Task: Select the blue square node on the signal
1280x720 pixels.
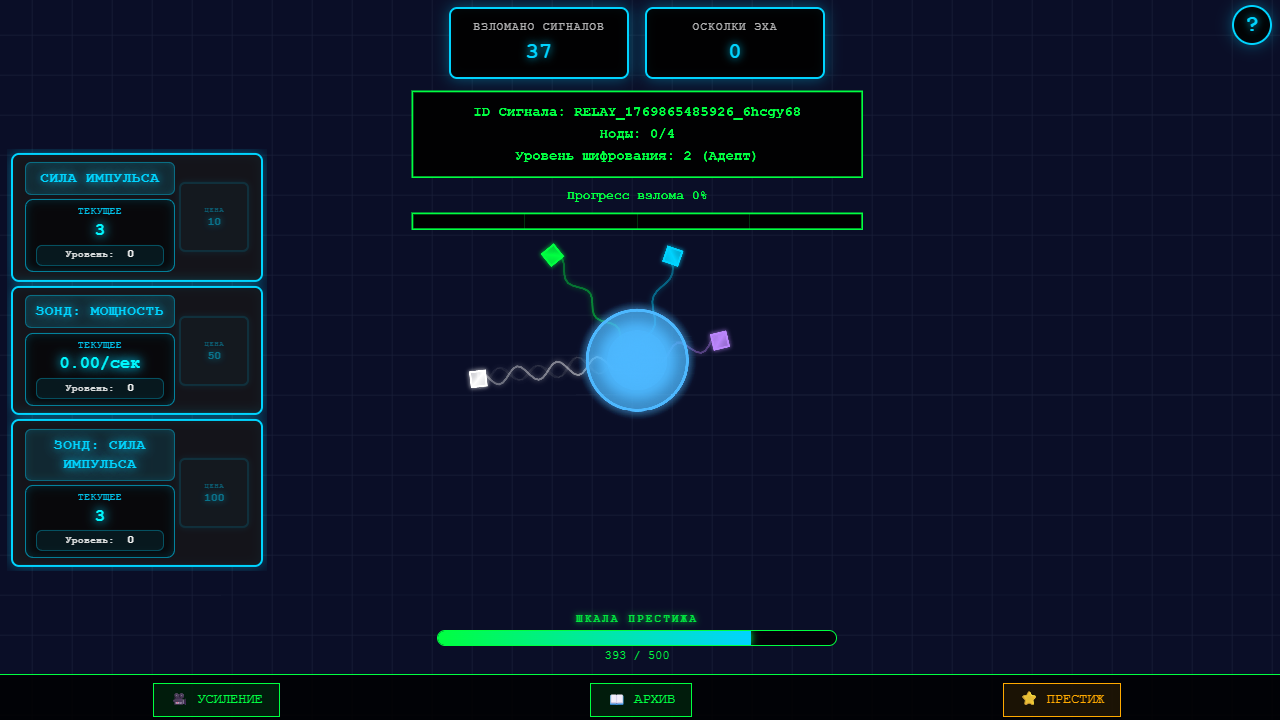Action: coord(670,255)
